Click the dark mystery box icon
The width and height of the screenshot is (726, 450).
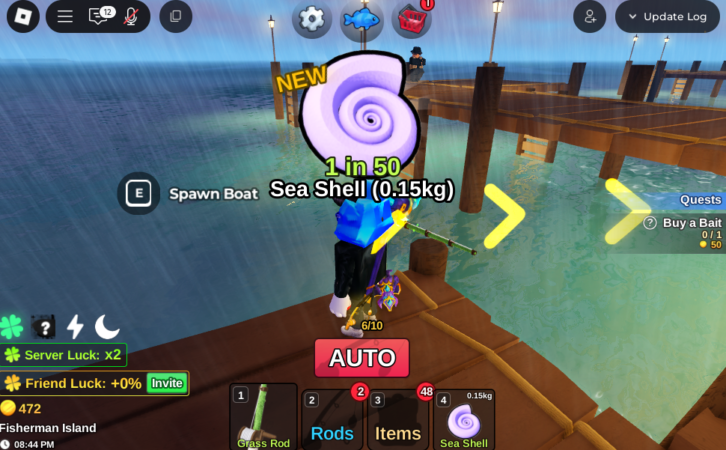click(x=43, y=326)
